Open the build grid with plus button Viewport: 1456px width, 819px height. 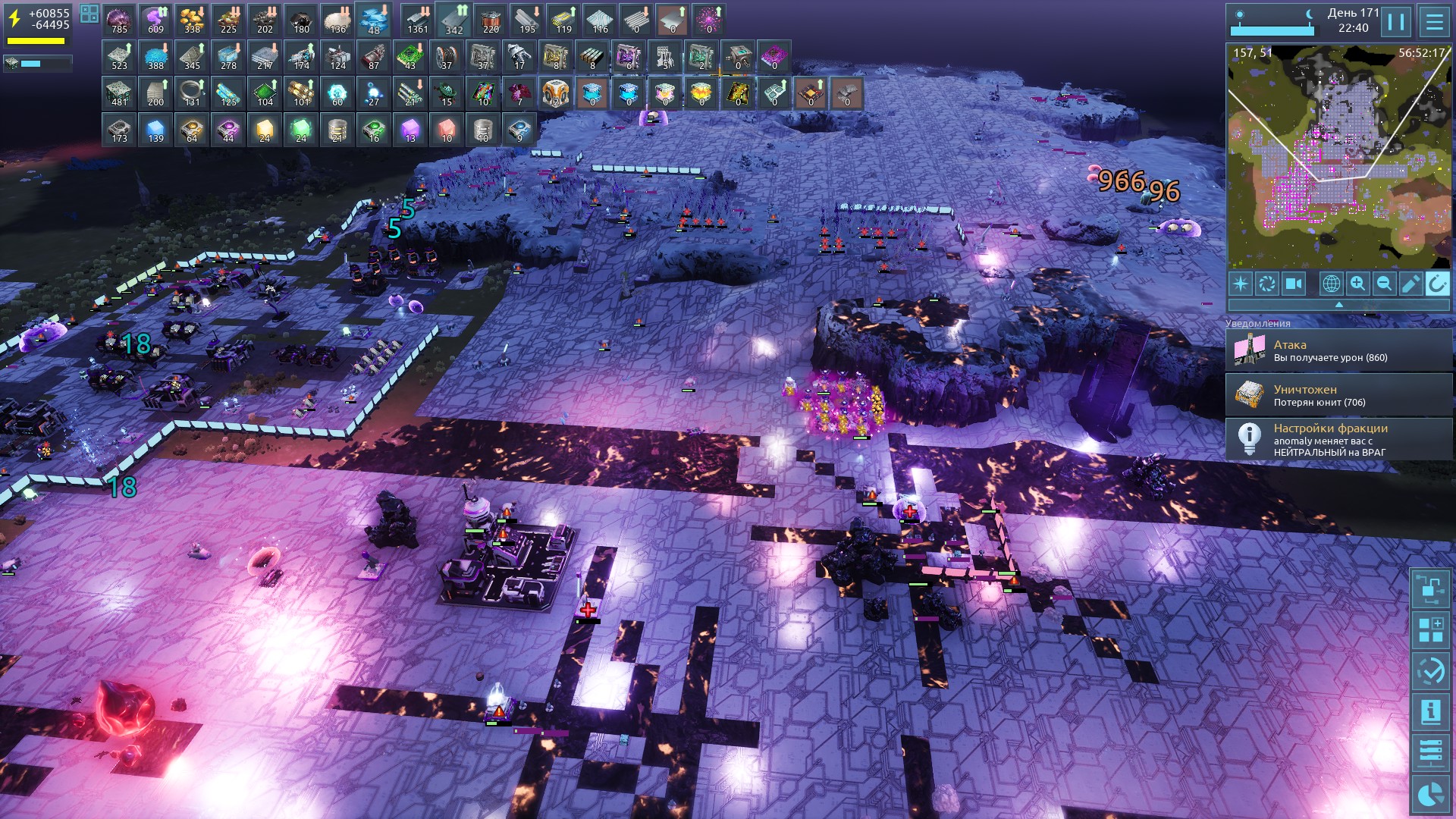1430,629
